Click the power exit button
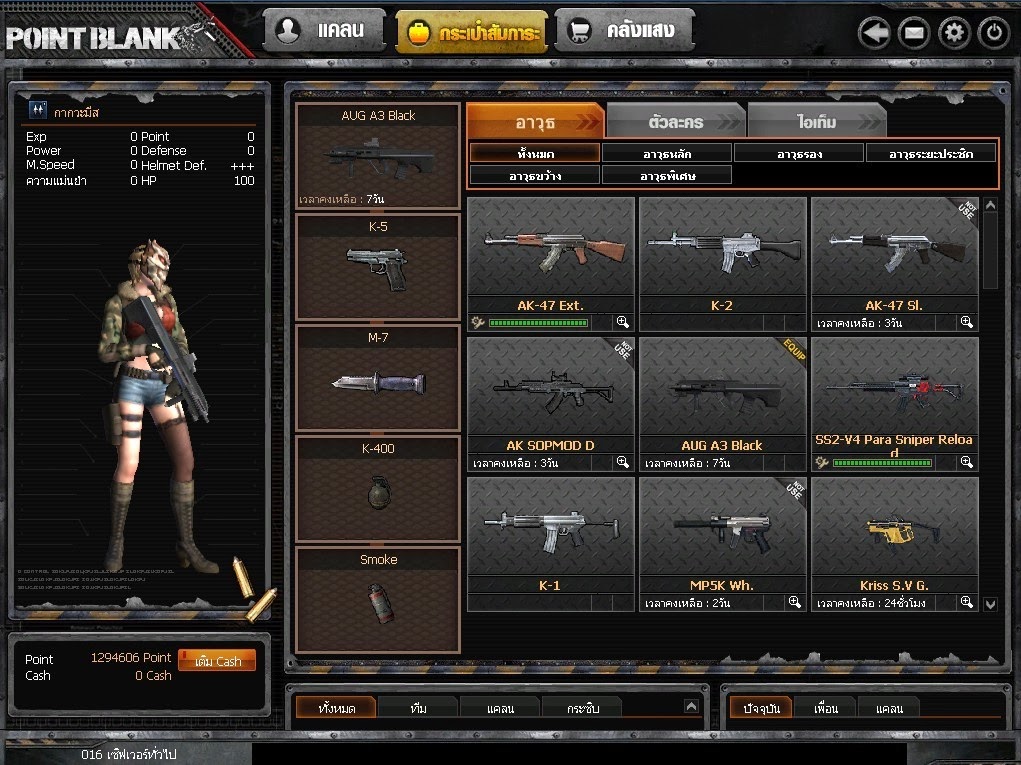1021x765 pixels. (x=993, y=33)
